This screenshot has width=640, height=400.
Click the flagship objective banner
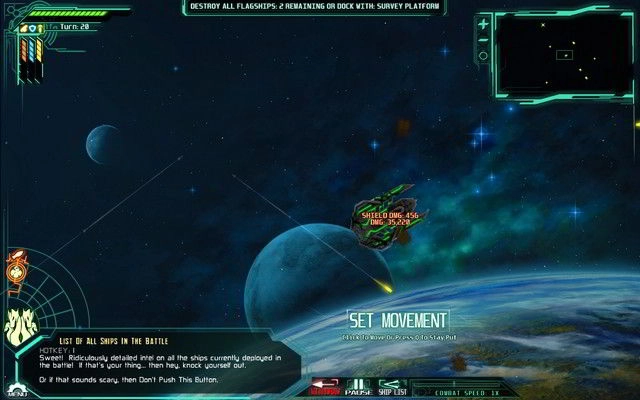326,7
